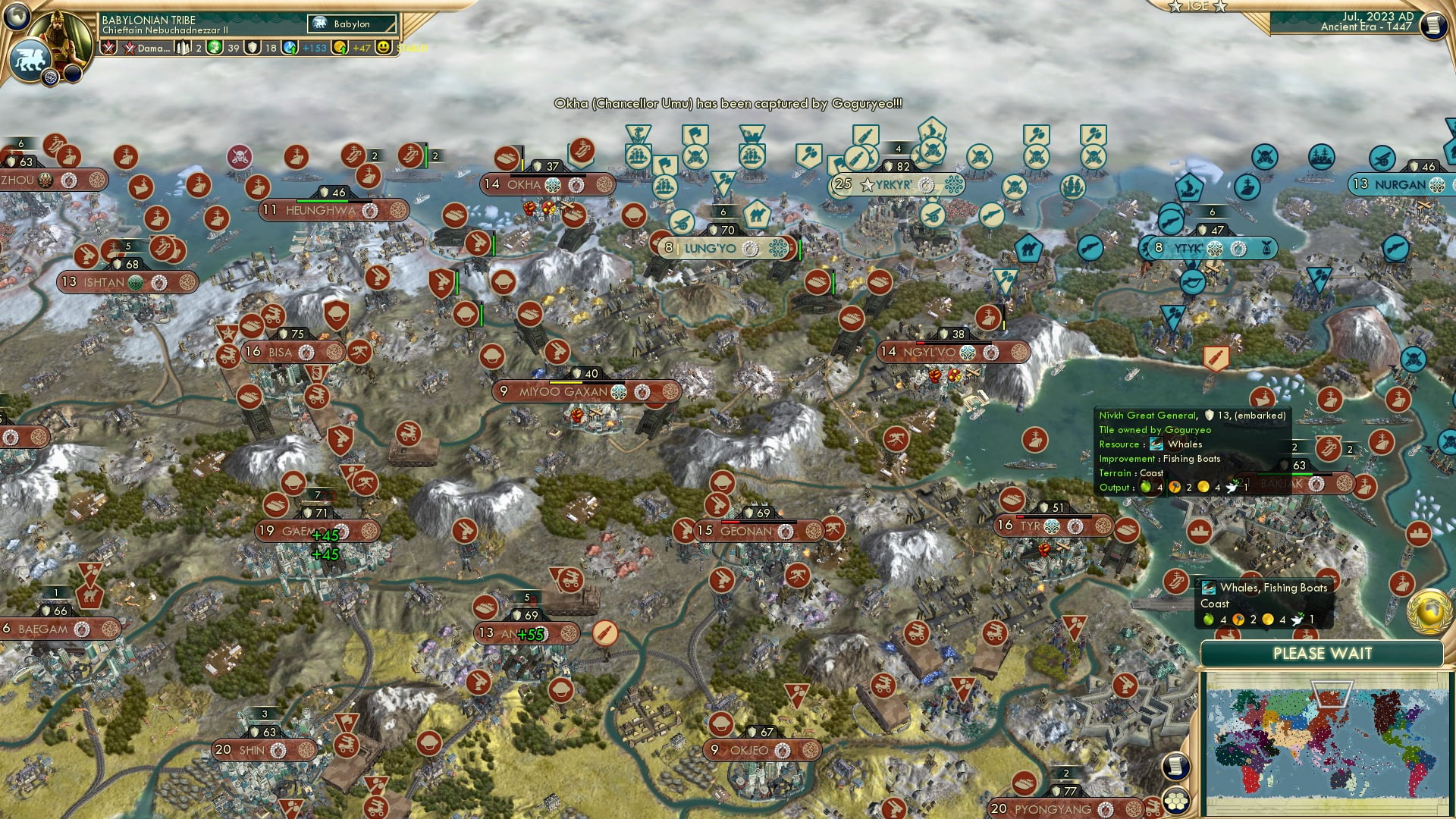Click the scroll menu icon beside the date
The height and width of the screenshot is (819, 1456).
[1432, 24]
